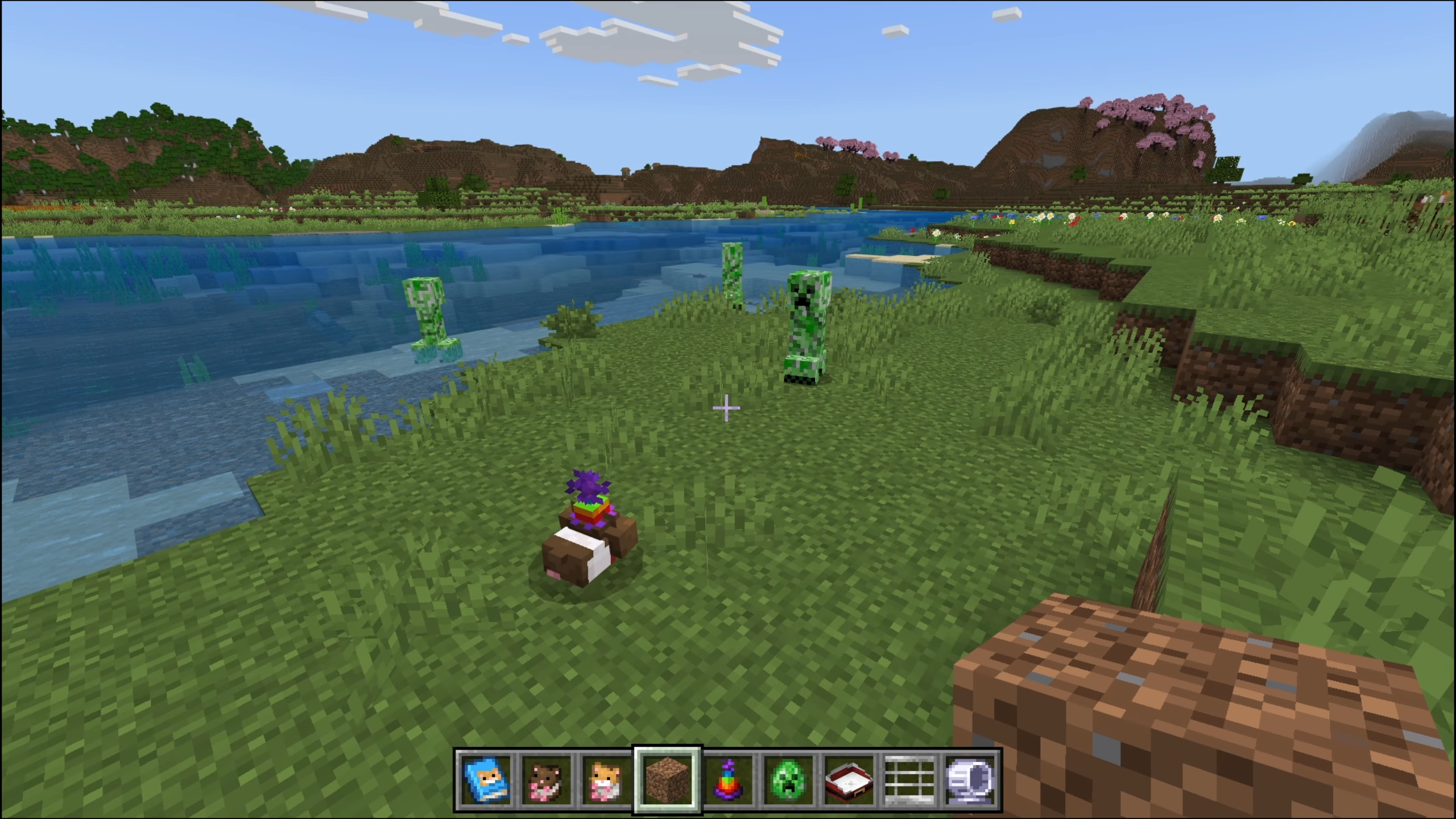Image resolution: width=1456 pixels, height=819 pixels.
Task: Choose the red pet bed slot
Action: click(849, 779)
